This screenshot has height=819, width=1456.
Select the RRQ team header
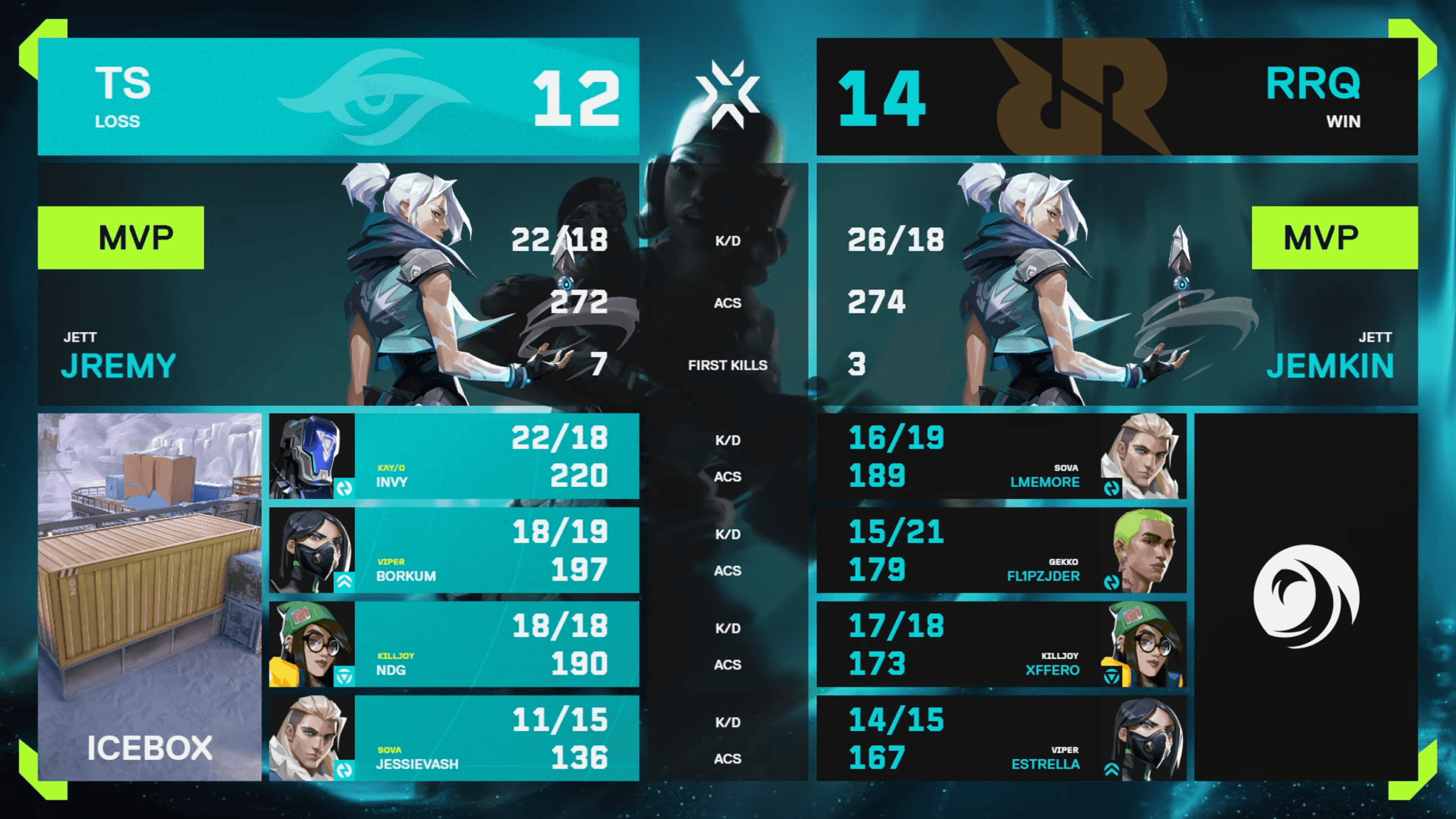pos(1116,97)
